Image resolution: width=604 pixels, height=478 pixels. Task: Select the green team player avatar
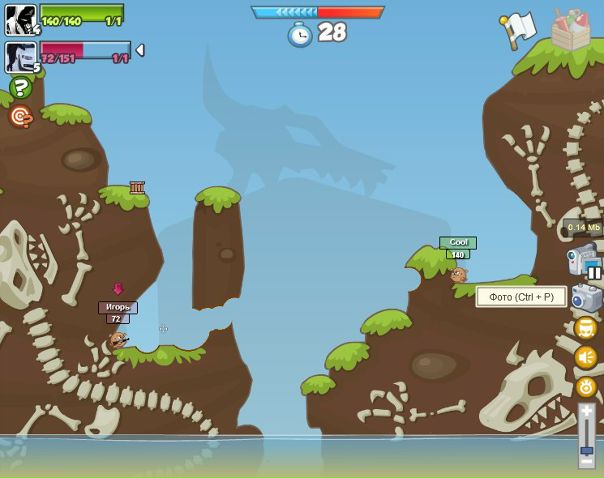(20, 19)
